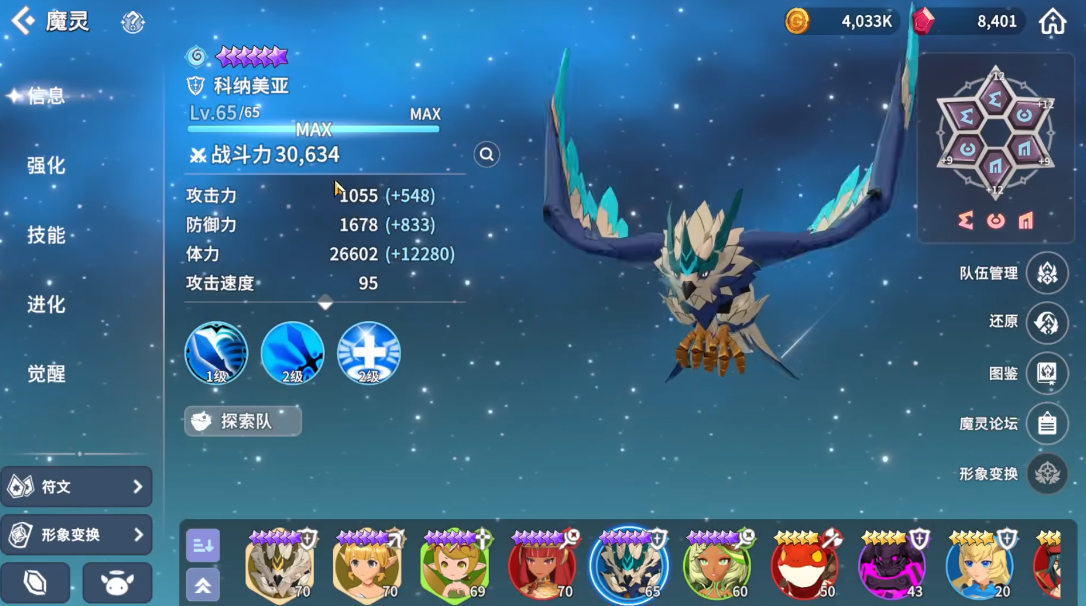
Task: Select the red fire creature level 50
Action: click(x=804, y=565)
